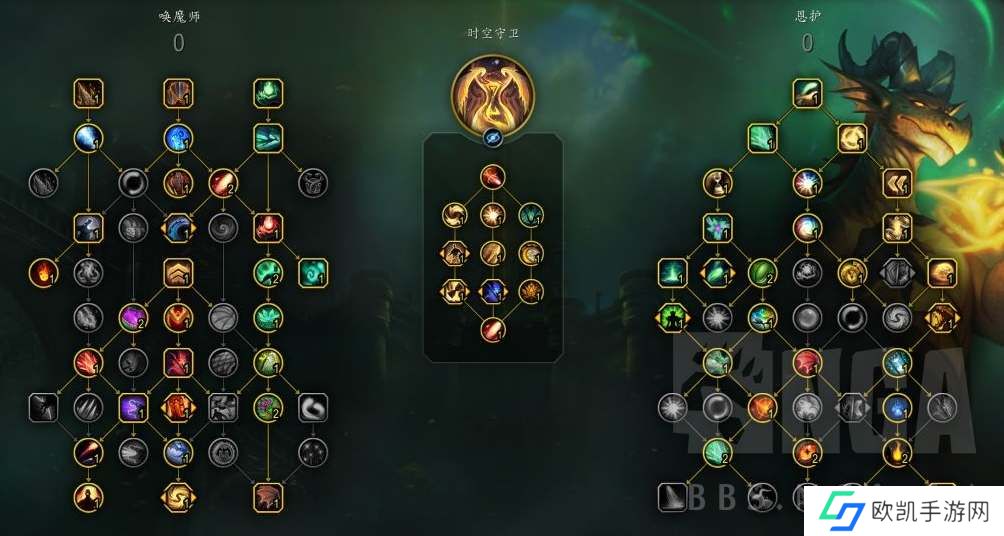Select the double-chevron arrows talent in the right tree
The height and width of the screenshot is (536, 1004).
point(897,183)
